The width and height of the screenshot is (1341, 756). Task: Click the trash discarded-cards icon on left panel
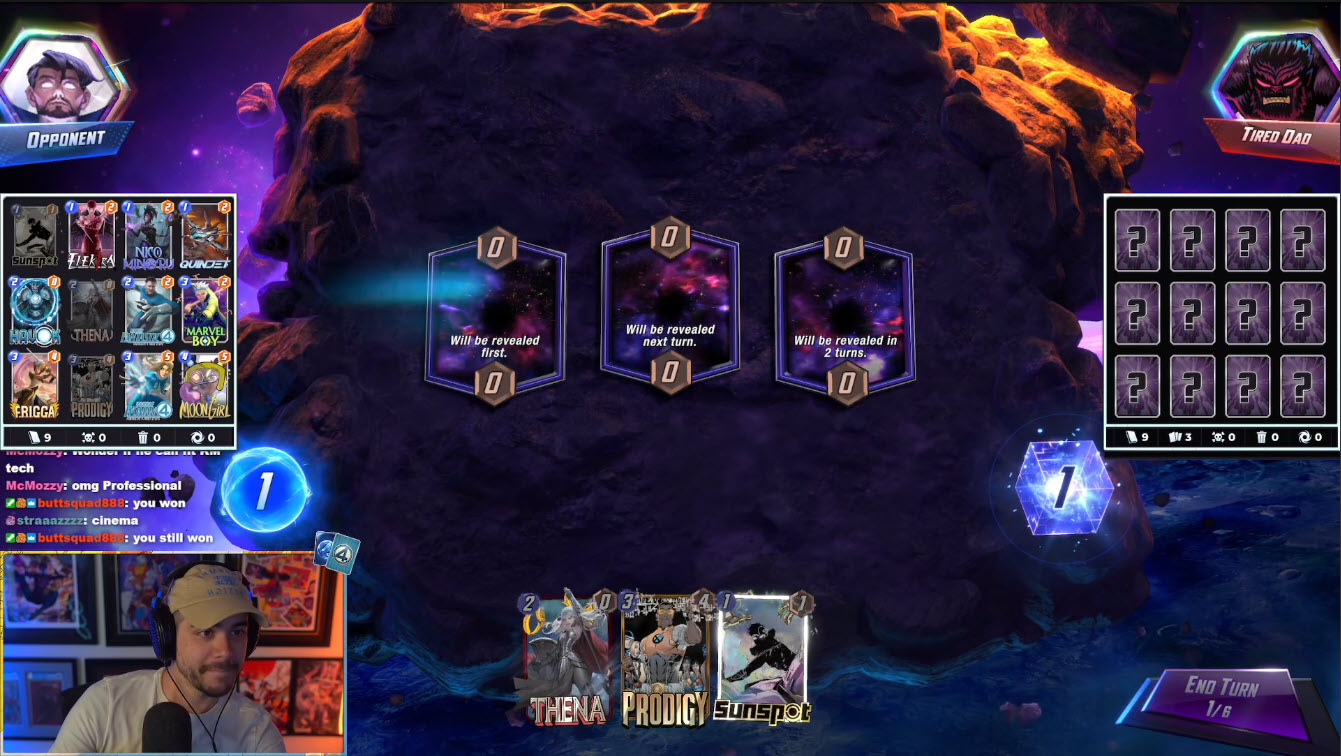click(143, 437)
